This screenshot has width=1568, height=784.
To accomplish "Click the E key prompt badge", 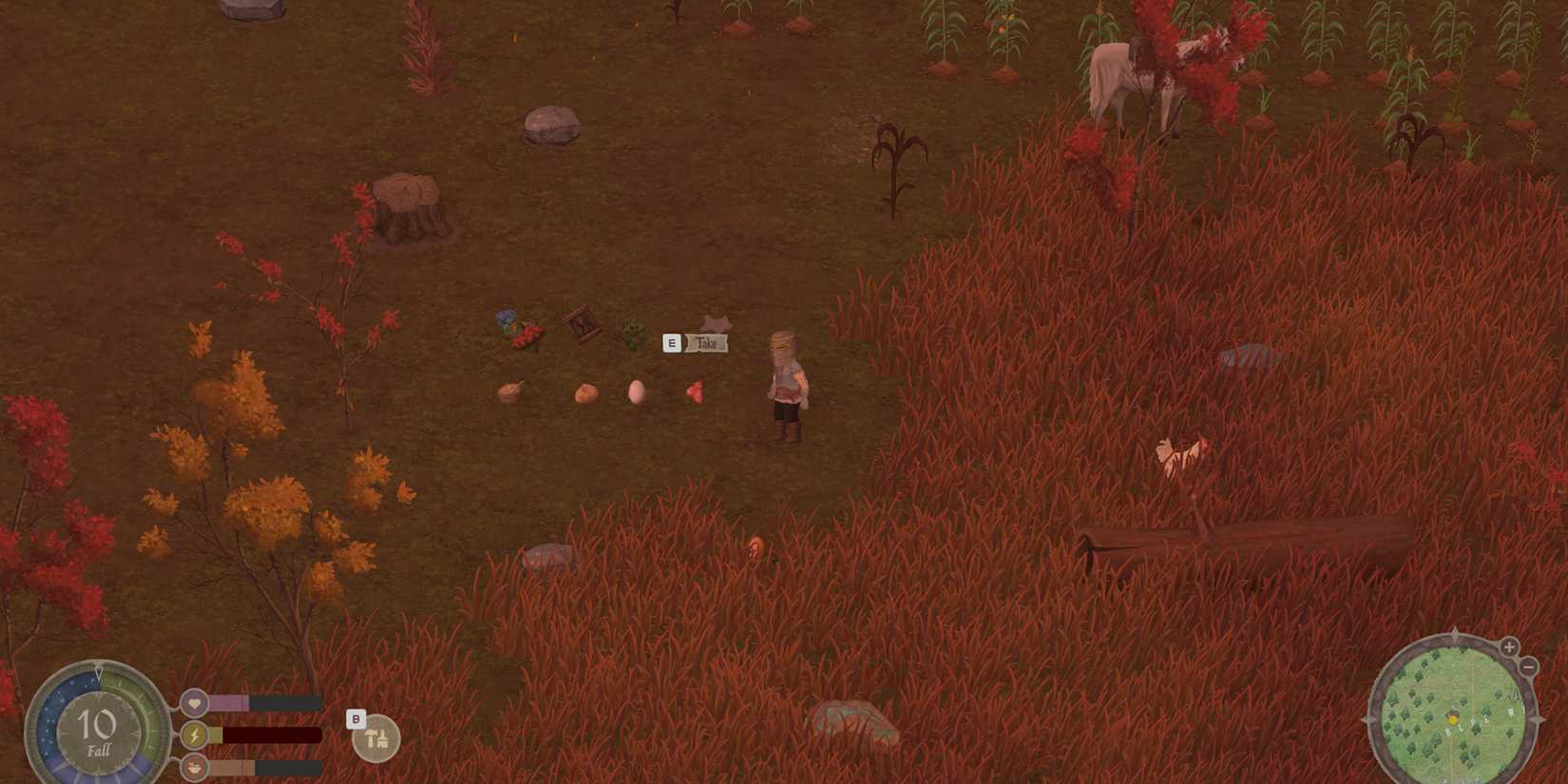I will (672, 342).
